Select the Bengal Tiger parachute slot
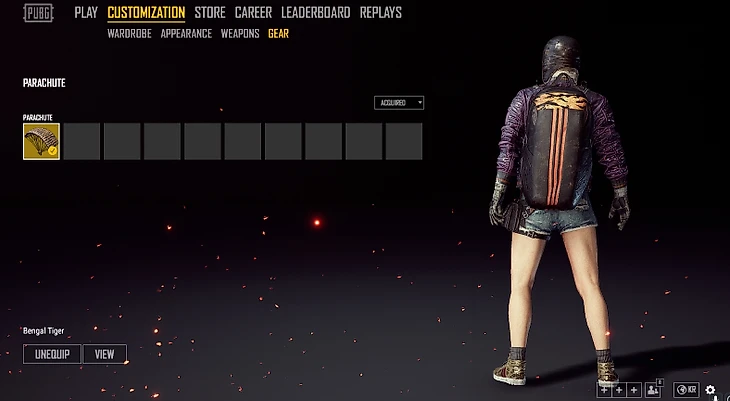730x401 pixels. pos(41,141)
